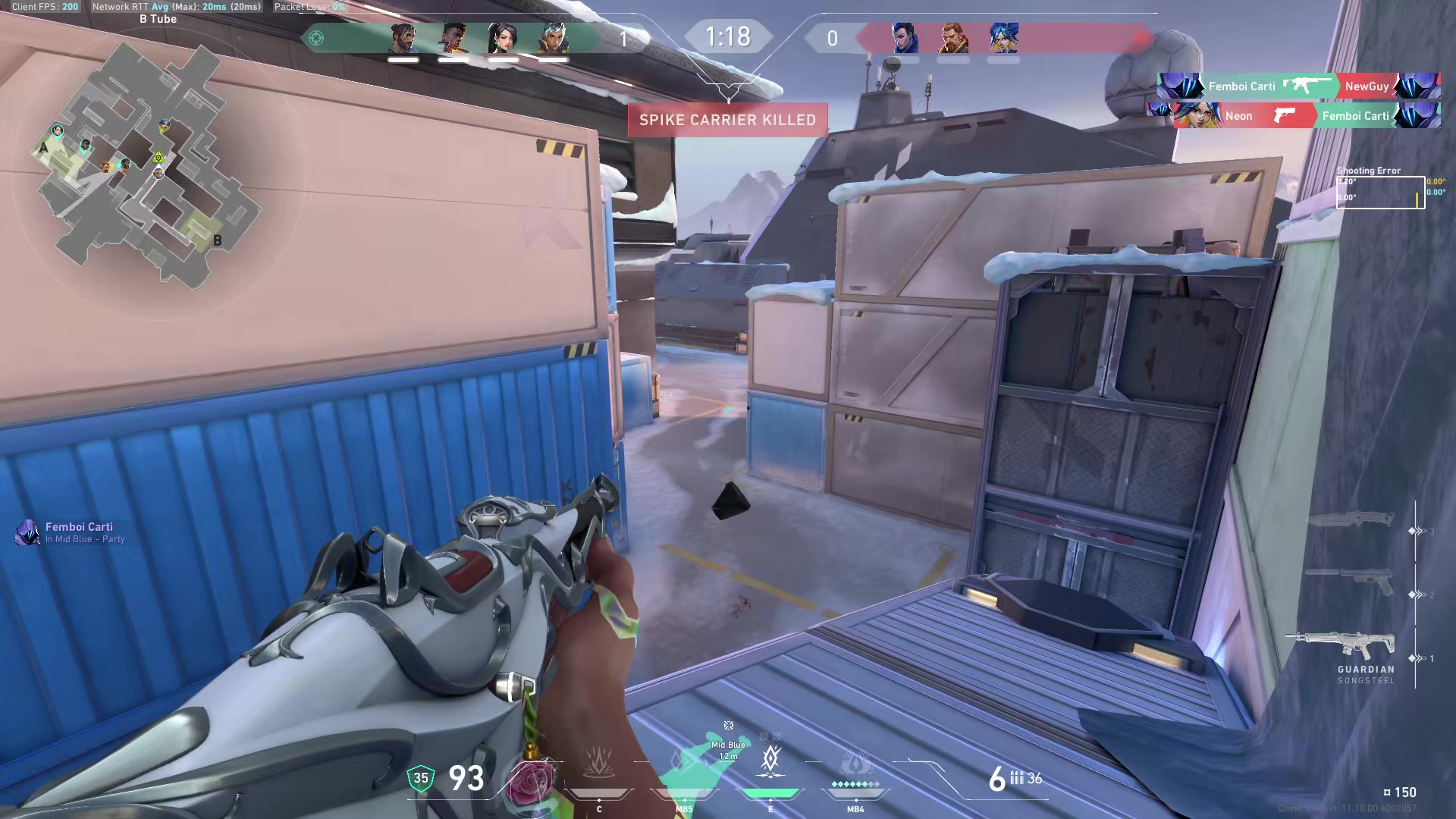Select the bearded ally portrait with hair bun
The image size is (1456, 819).
pyautogui.click(x=403, y=38)
